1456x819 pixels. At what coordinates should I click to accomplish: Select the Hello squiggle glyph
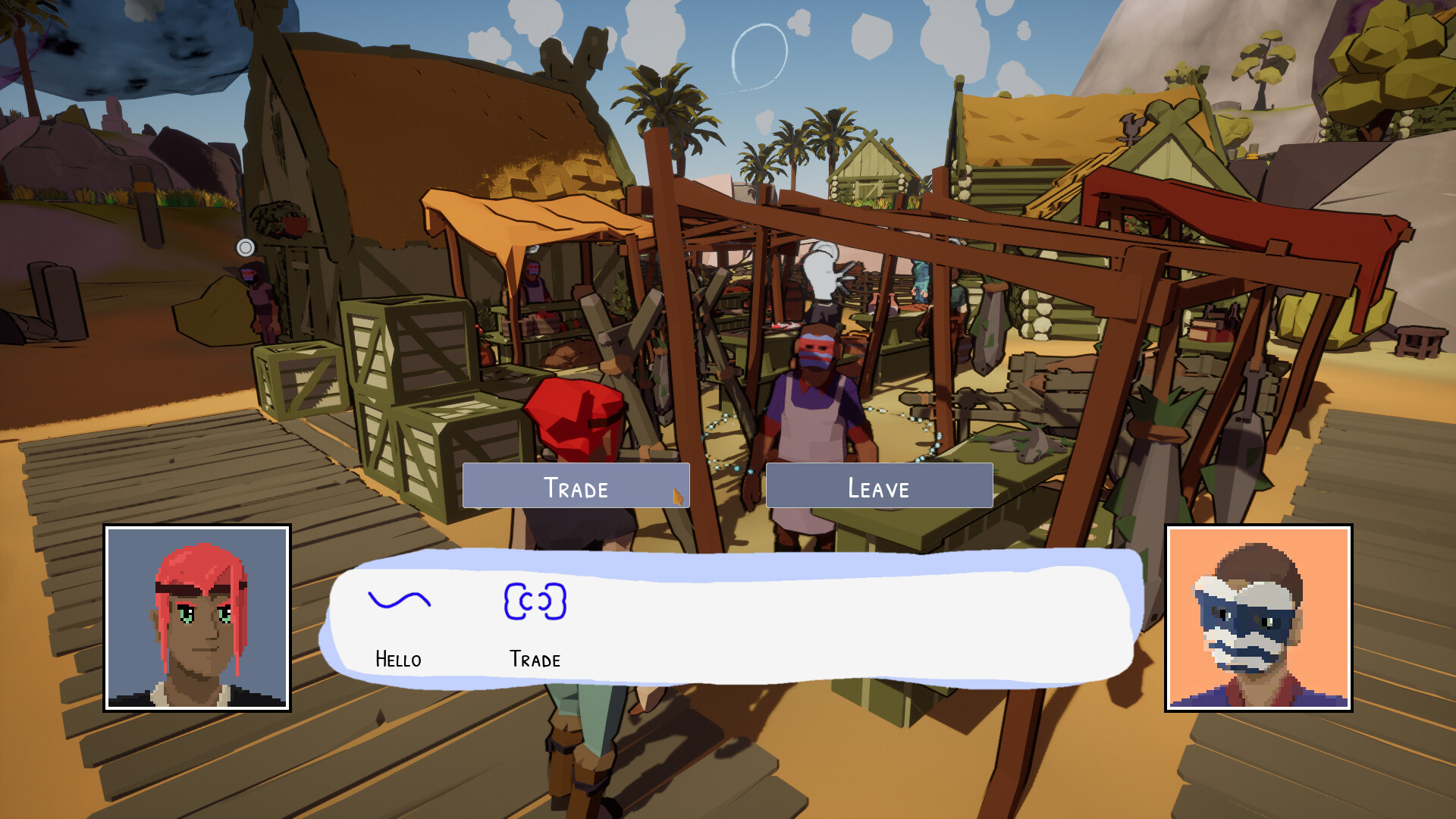(x=400, y=601)
